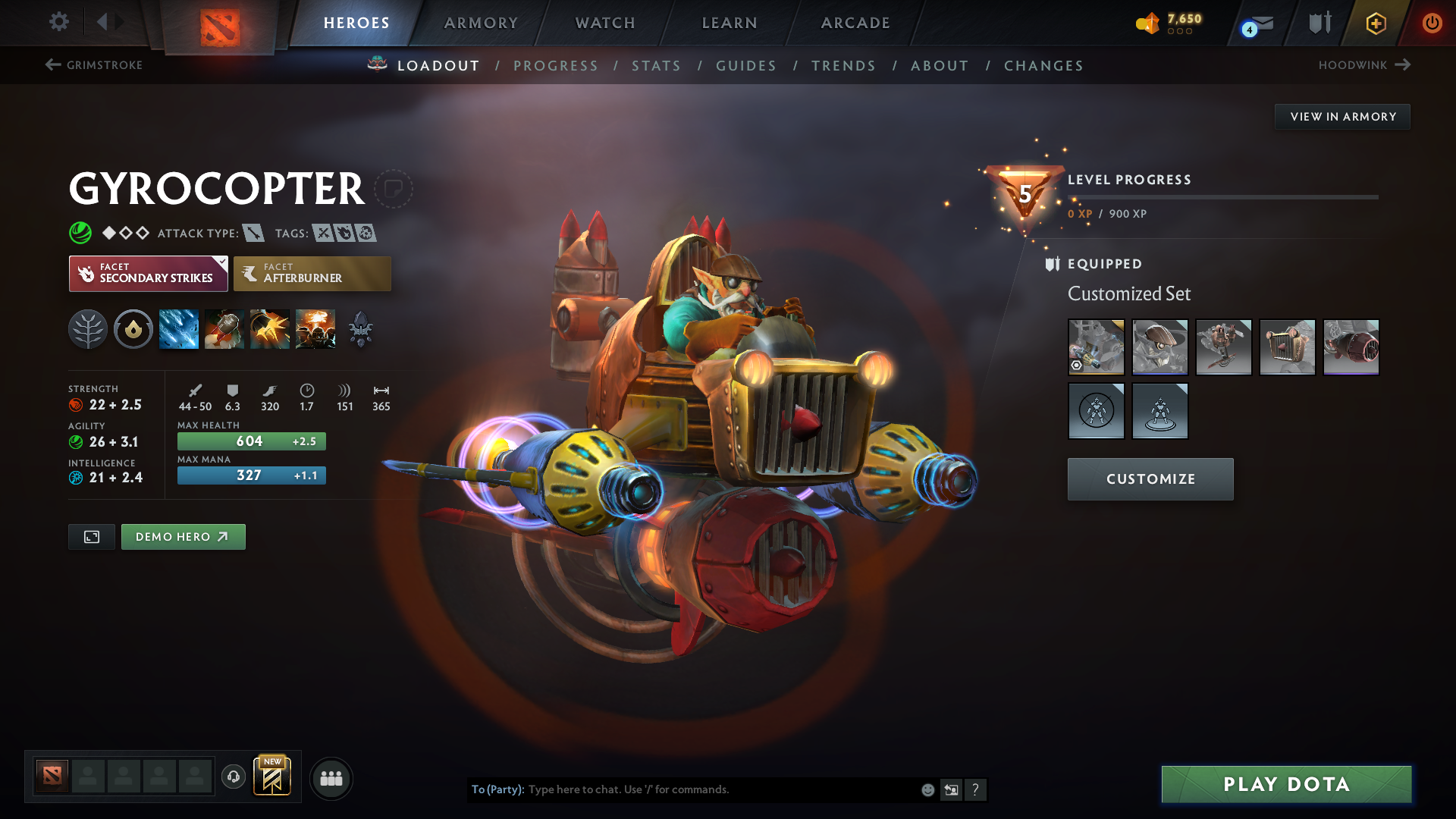Viewport: 1456px width, 819px height.
Task: Open the Homing Missile ability icon
Action: point(224,328)
